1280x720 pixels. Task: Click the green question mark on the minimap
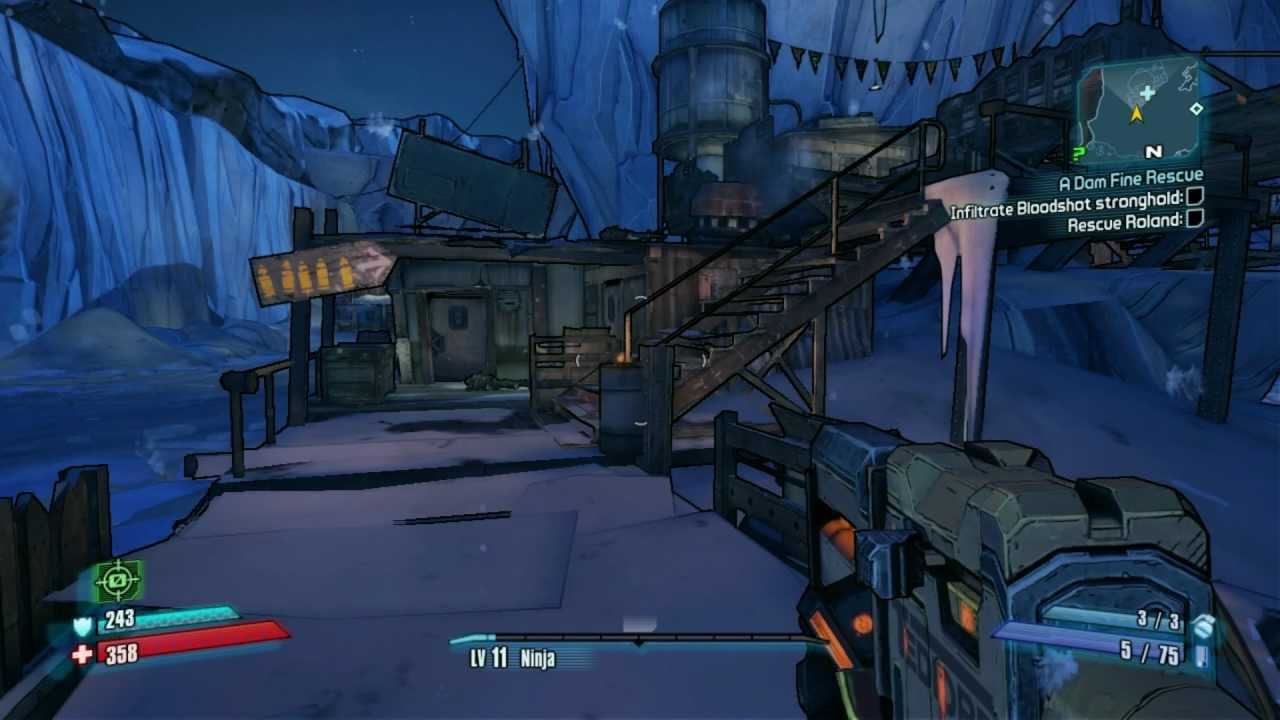[x=1078, y=153]
